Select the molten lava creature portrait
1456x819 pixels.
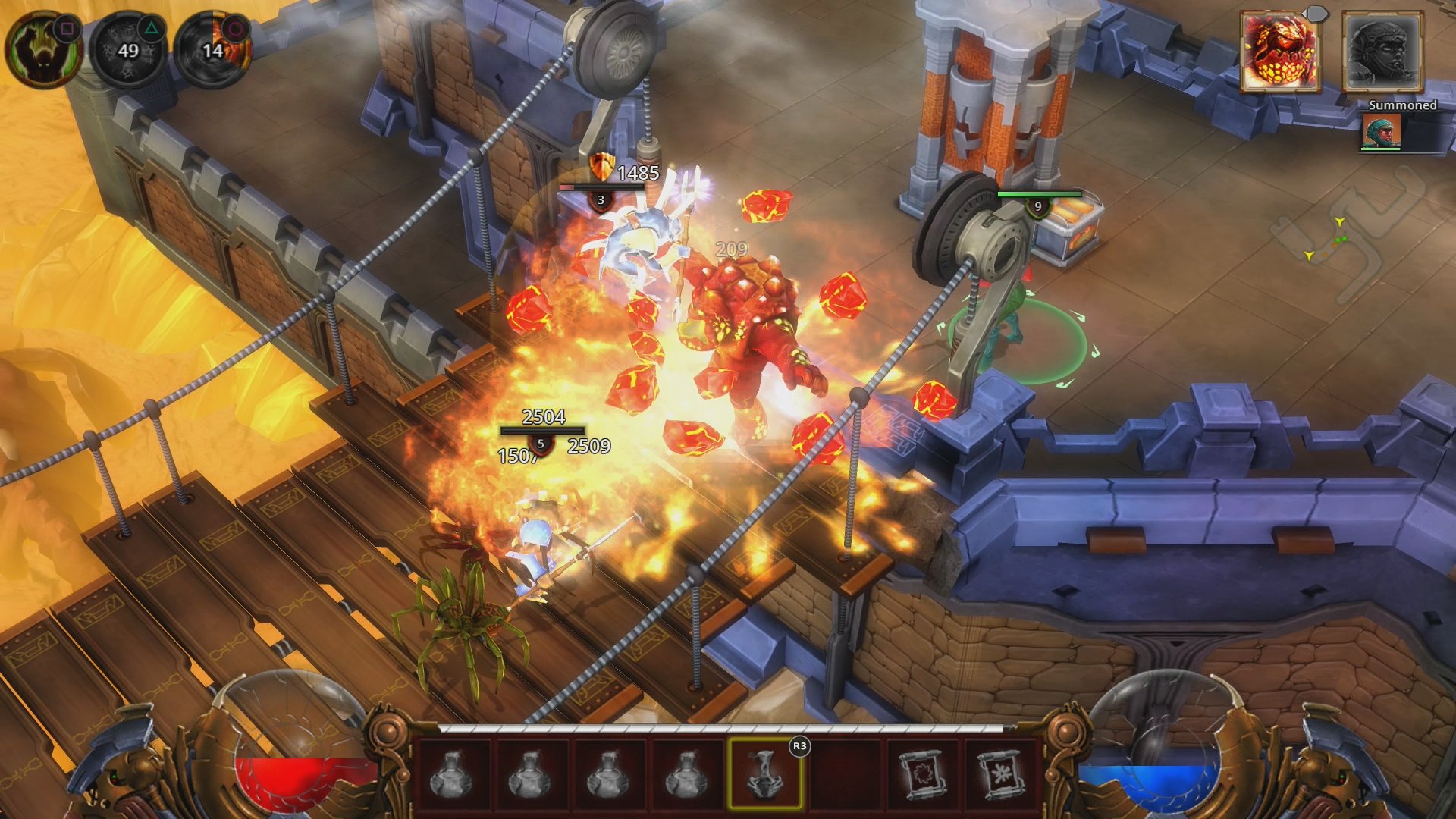[1280, 52]
